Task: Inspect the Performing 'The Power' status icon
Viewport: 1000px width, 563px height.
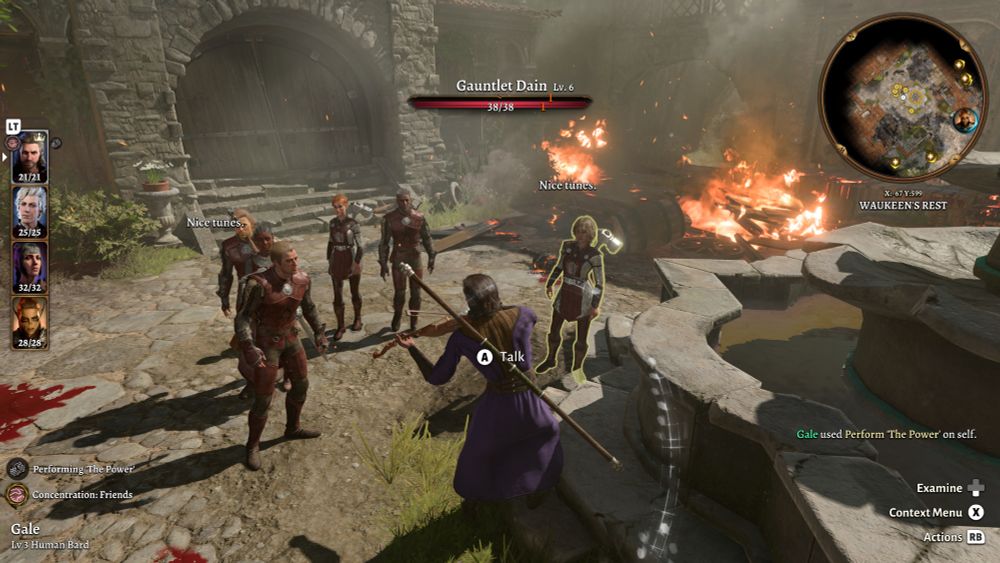Action: point(17,468)
